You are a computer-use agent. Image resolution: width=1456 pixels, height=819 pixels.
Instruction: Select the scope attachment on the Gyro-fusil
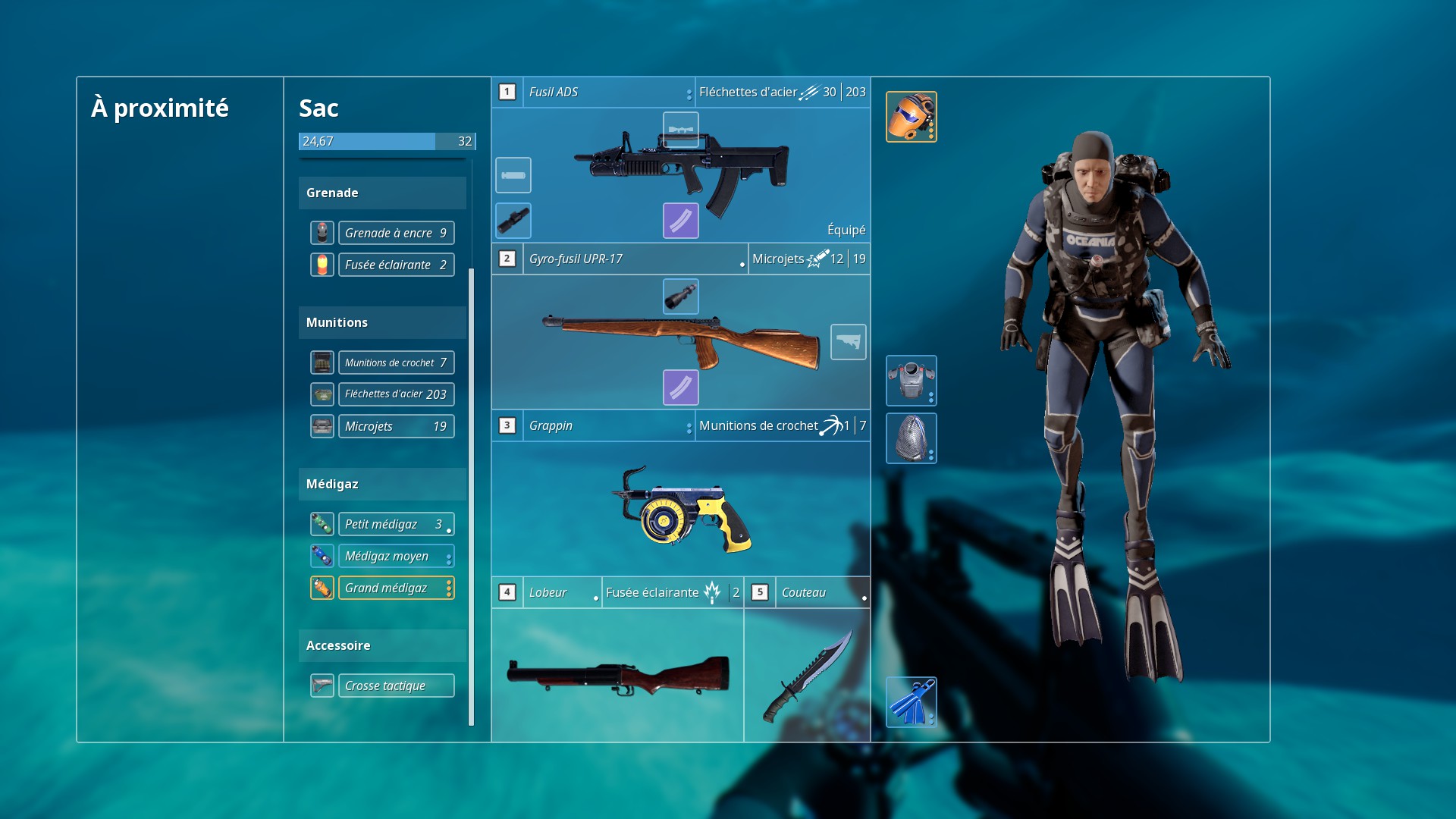click(x=680, y=297)
